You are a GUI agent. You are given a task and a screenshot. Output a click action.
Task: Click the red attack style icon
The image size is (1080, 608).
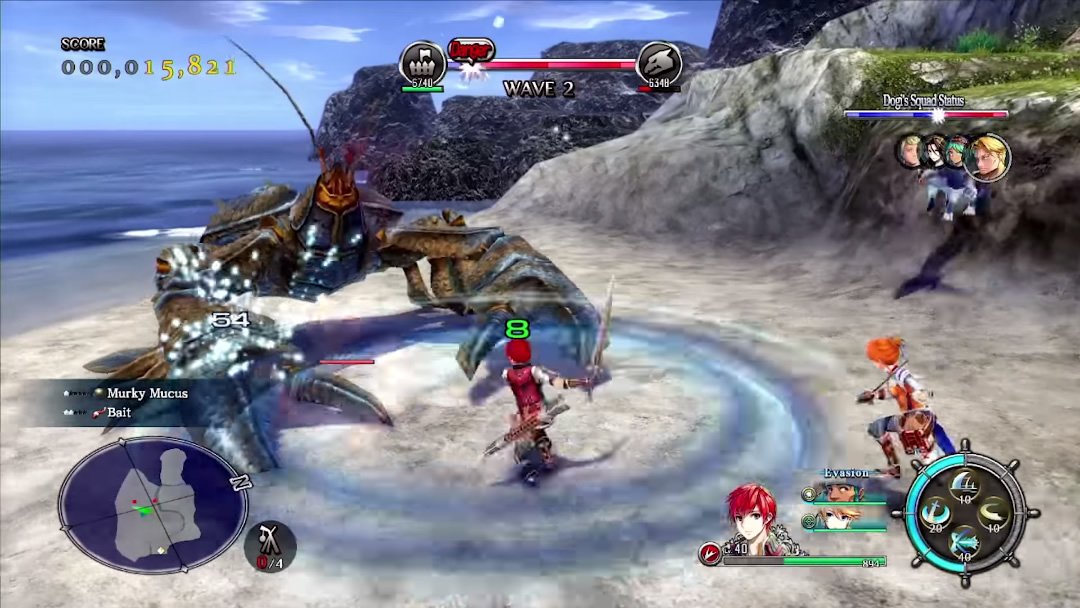coord(710,552)
